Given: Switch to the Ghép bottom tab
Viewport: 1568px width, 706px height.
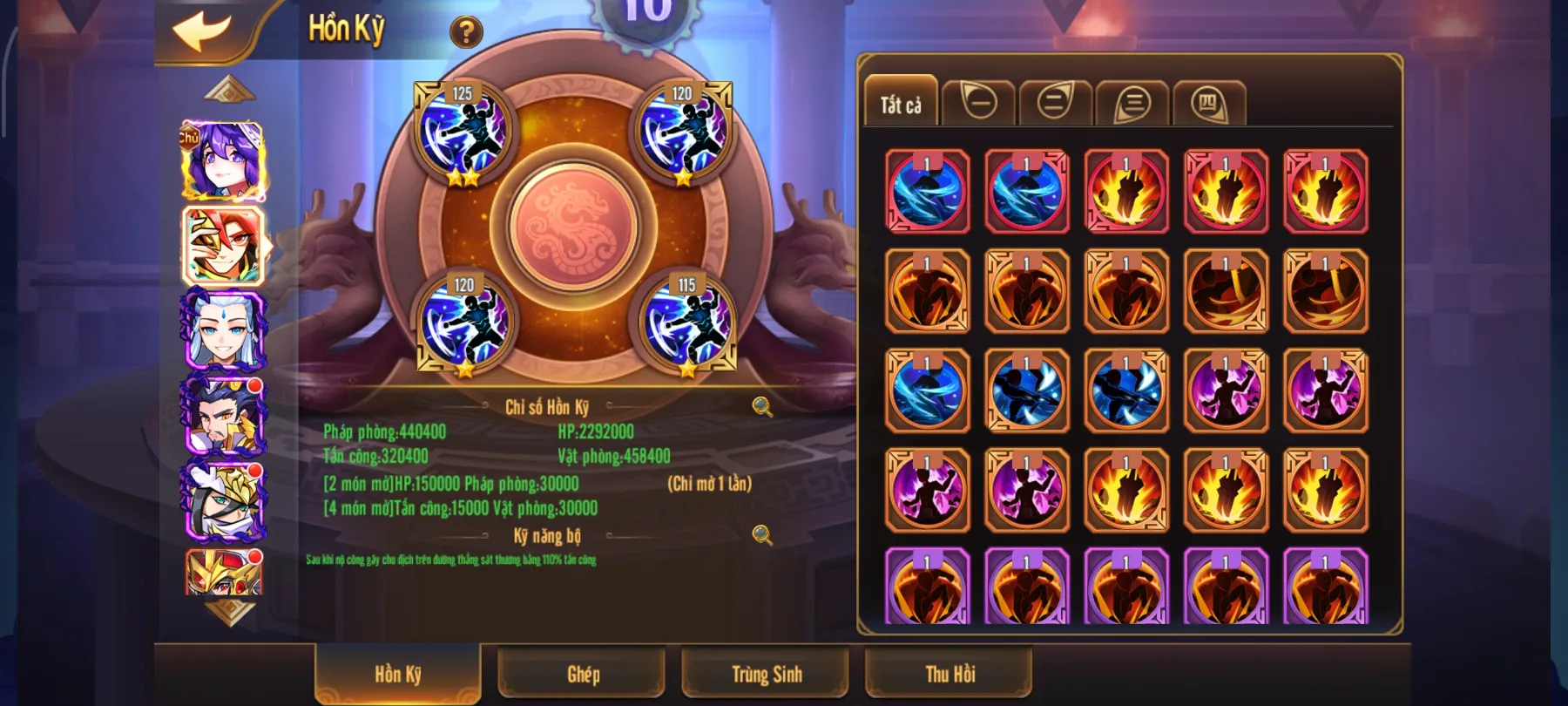Looking at the screenshot, I should point(582,673).
